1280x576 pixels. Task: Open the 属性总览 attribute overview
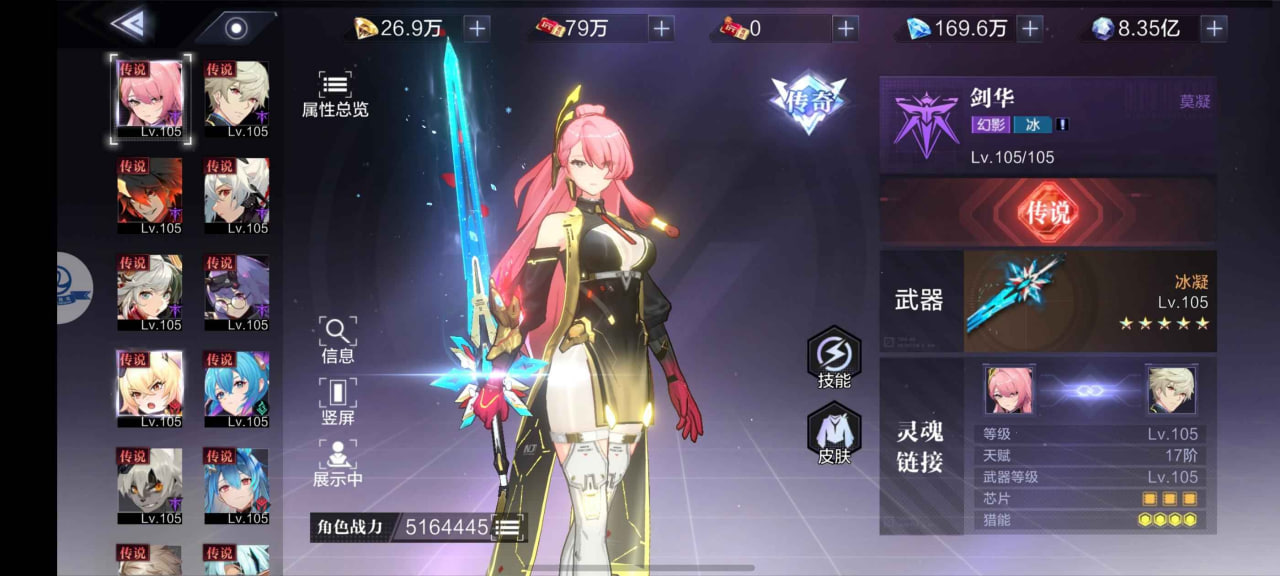coord(335,95)
